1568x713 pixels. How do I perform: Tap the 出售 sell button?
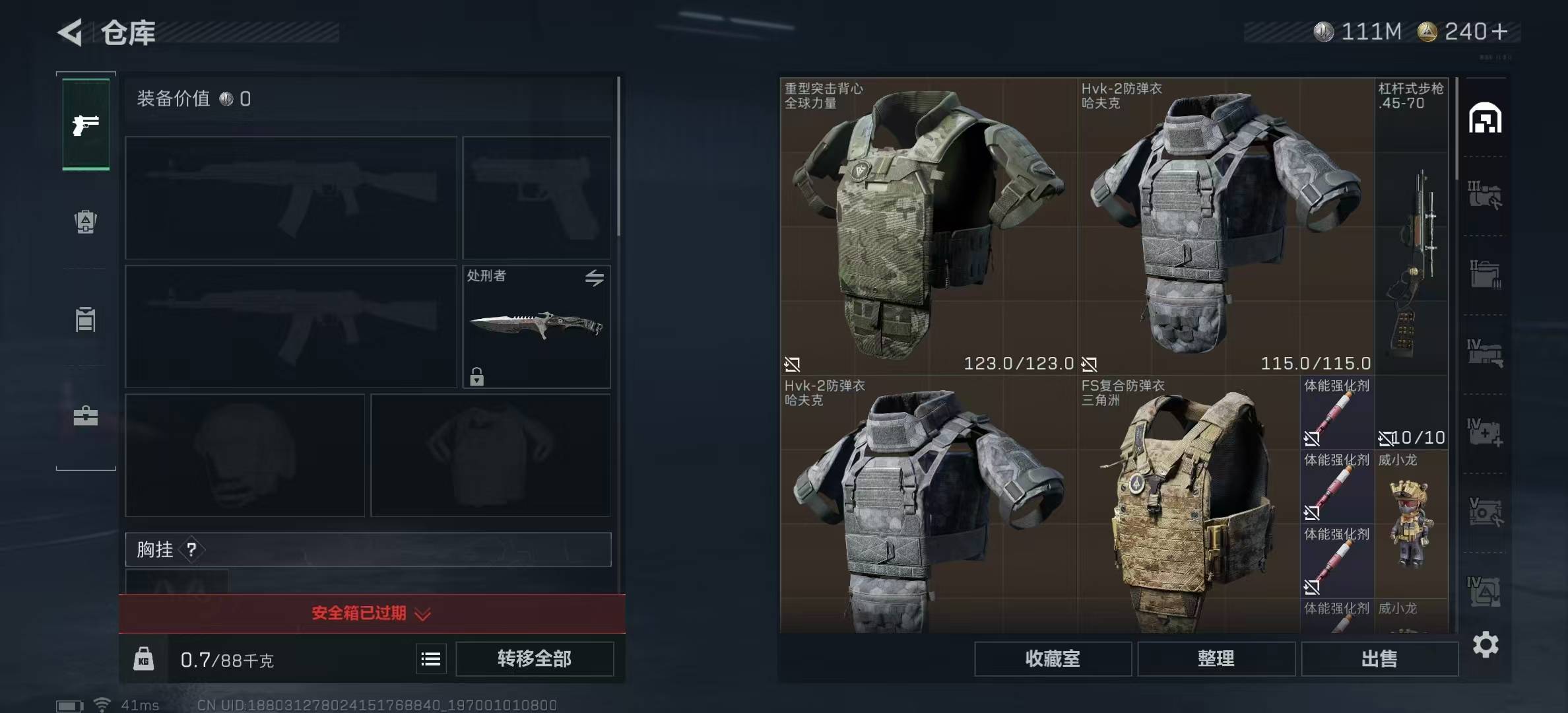(1379, 659)
